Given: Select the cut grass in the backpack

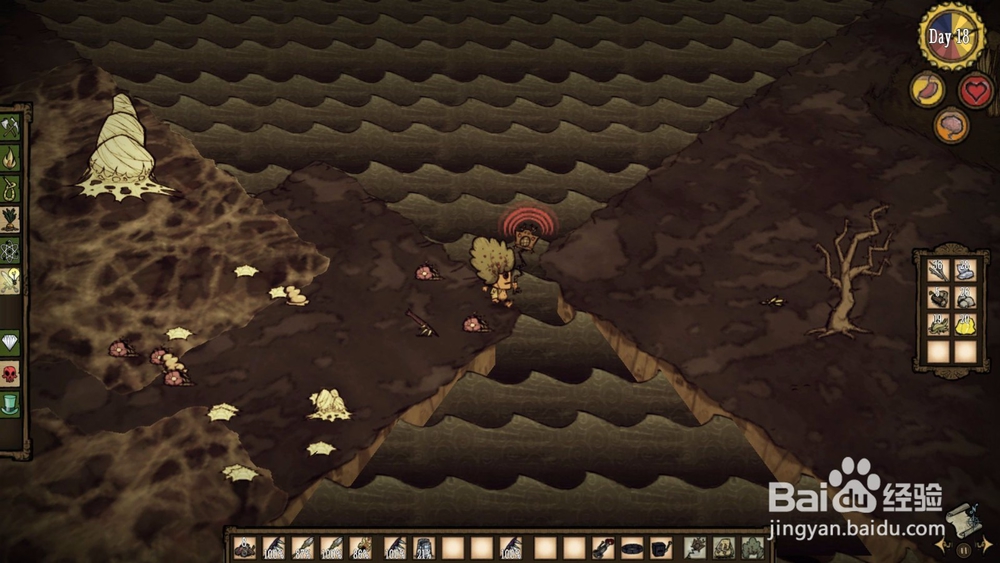Looking at the screenshot, I should click(937, 324).
